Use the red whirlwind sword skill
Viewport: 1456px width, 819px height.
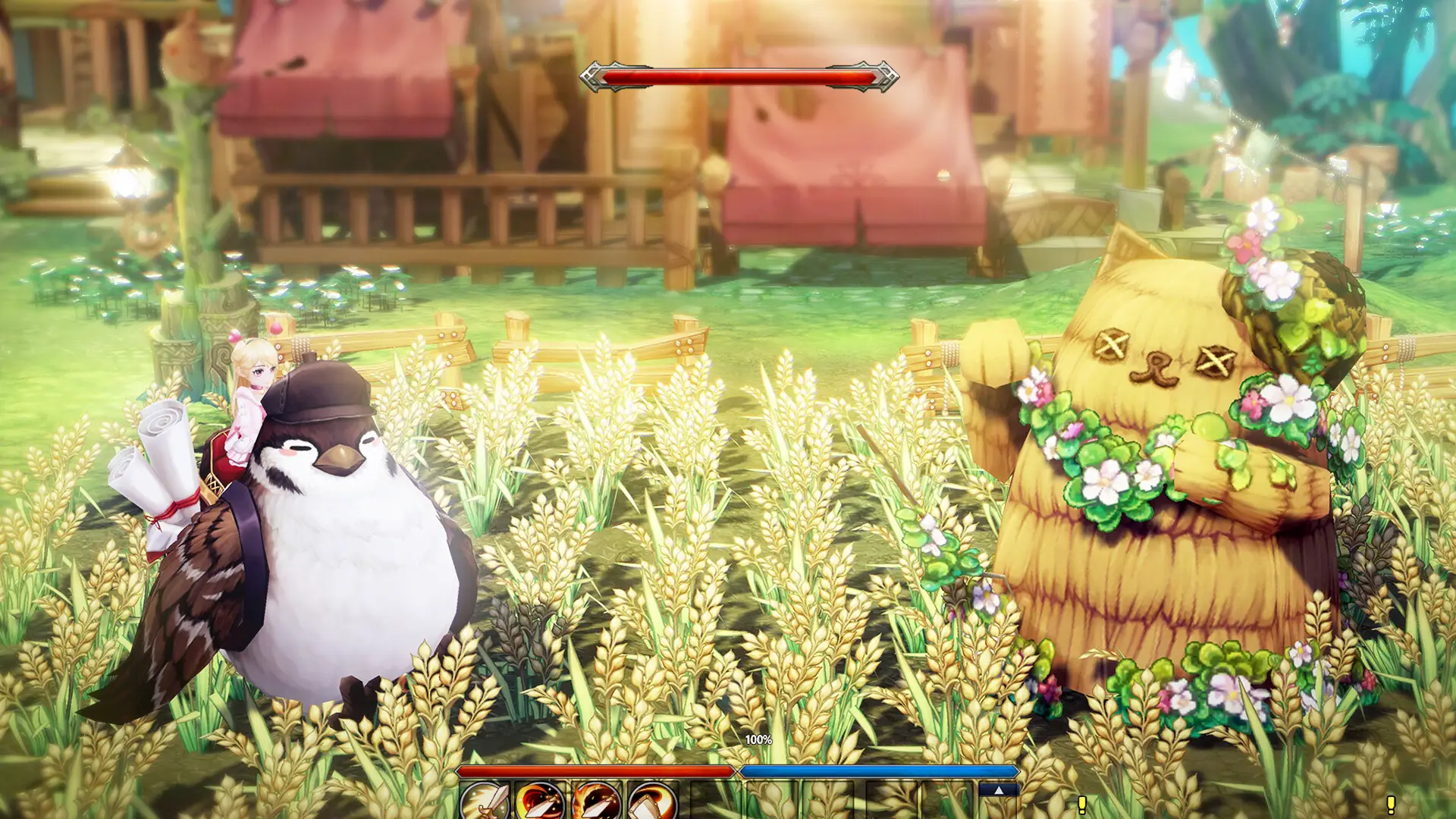tap(540, 802)
